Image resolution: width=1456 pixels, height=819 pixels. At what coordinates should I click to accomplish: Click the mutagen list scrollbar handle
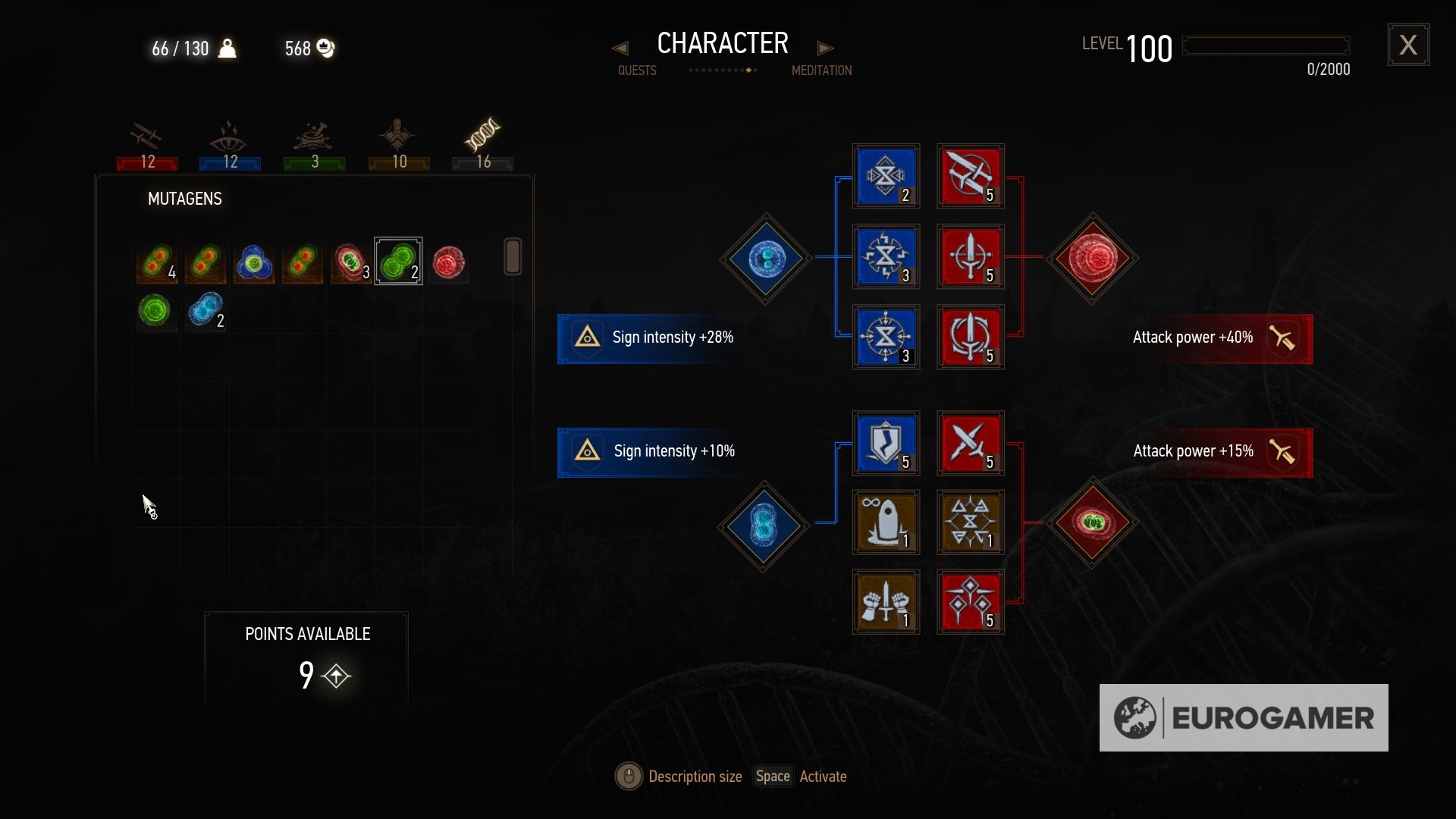pyautogui.click(x=513, y=256)
